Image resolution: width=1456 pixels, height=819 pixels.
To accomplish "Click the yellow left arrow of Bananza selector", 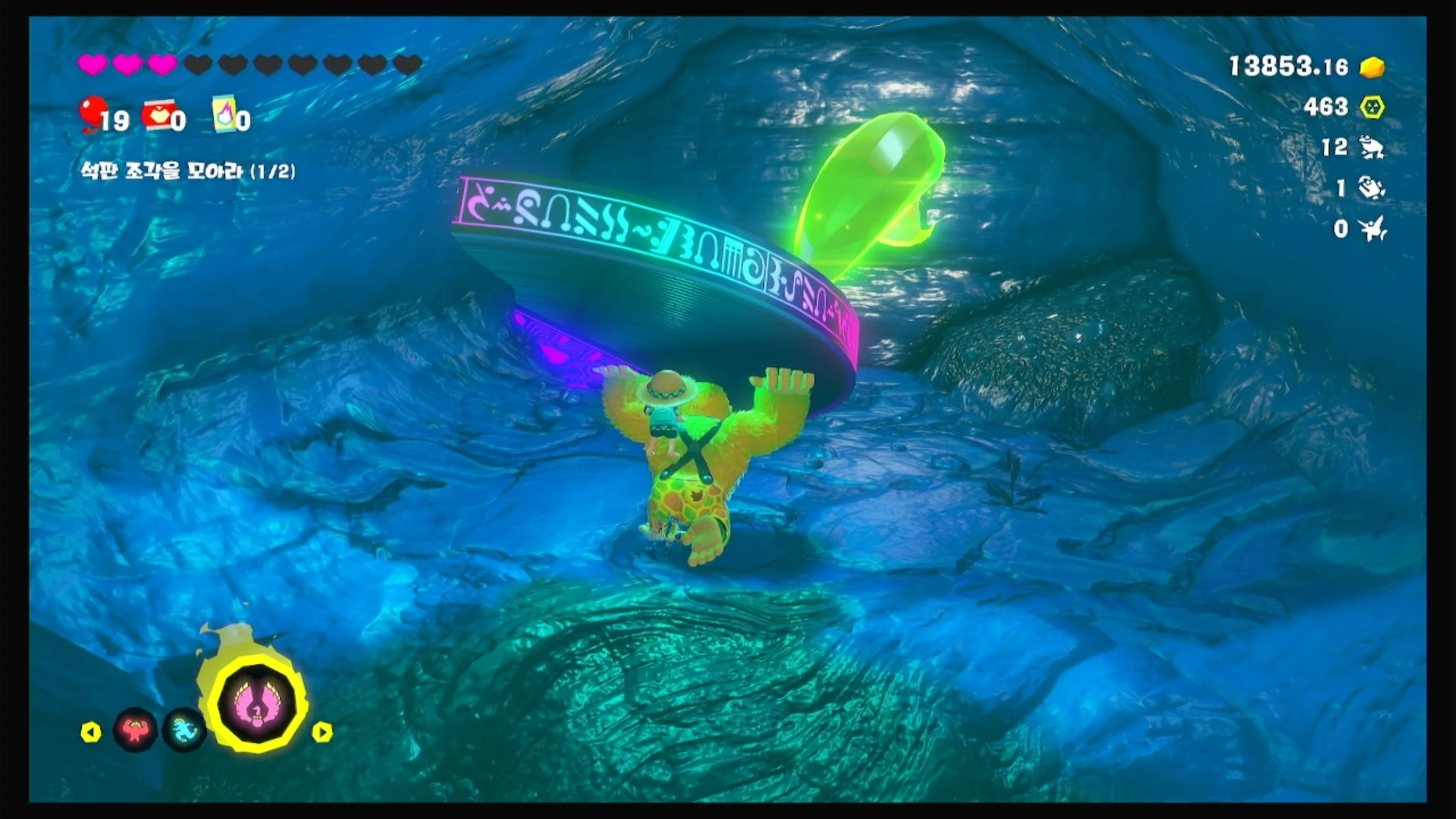I will click(91, 732).
